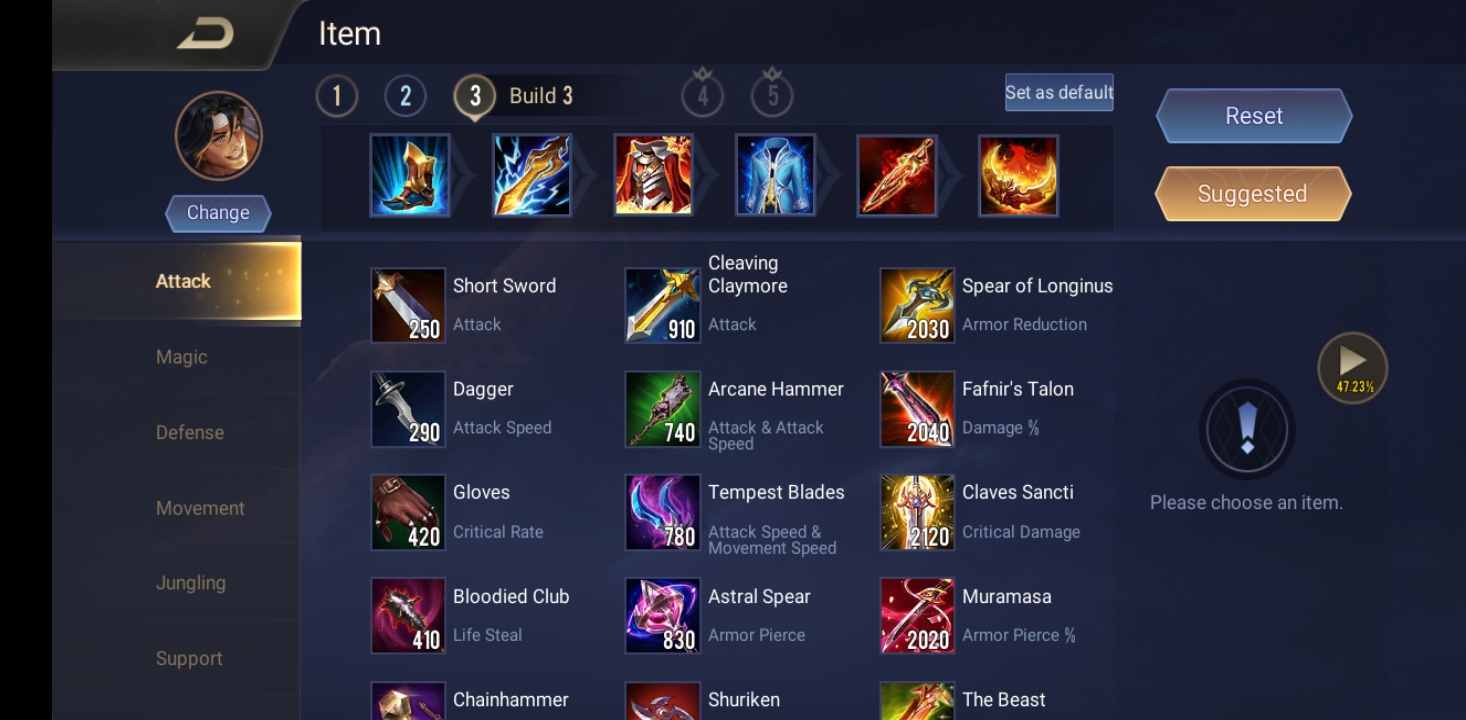
Task: Select the Spear of Longinus item
Action: click(x=917, y=305)
